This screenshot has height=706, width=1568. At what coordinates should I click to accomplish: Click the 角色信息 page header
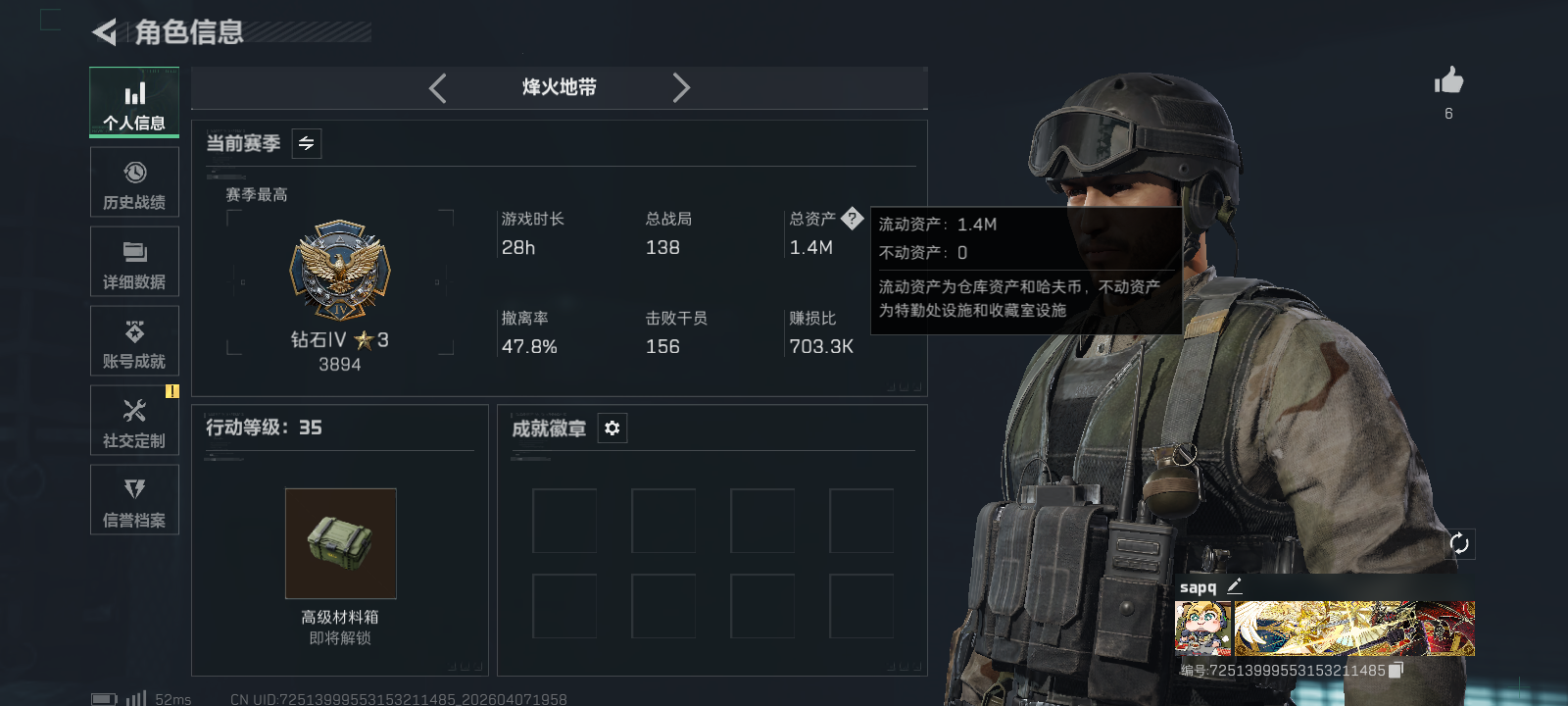click(186, 32)
